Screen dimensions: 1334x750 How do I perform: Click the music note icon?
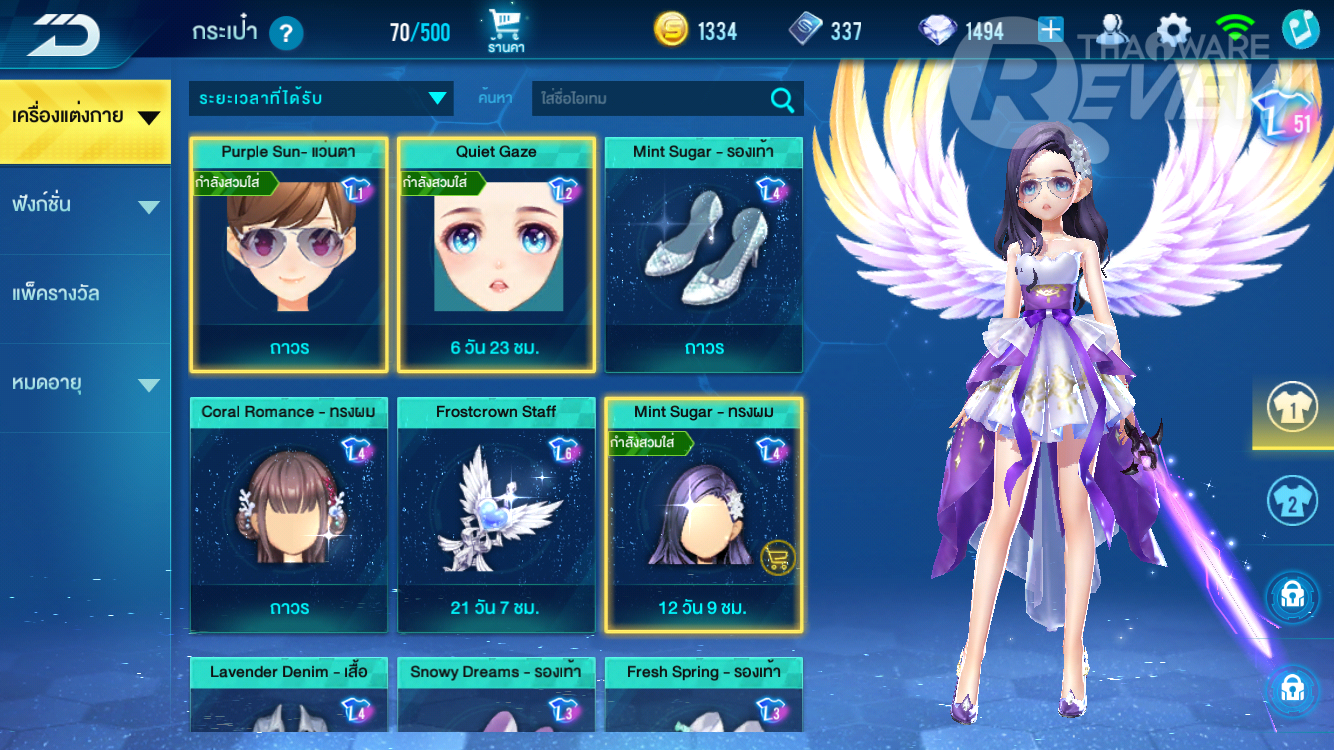[1300, 30]
